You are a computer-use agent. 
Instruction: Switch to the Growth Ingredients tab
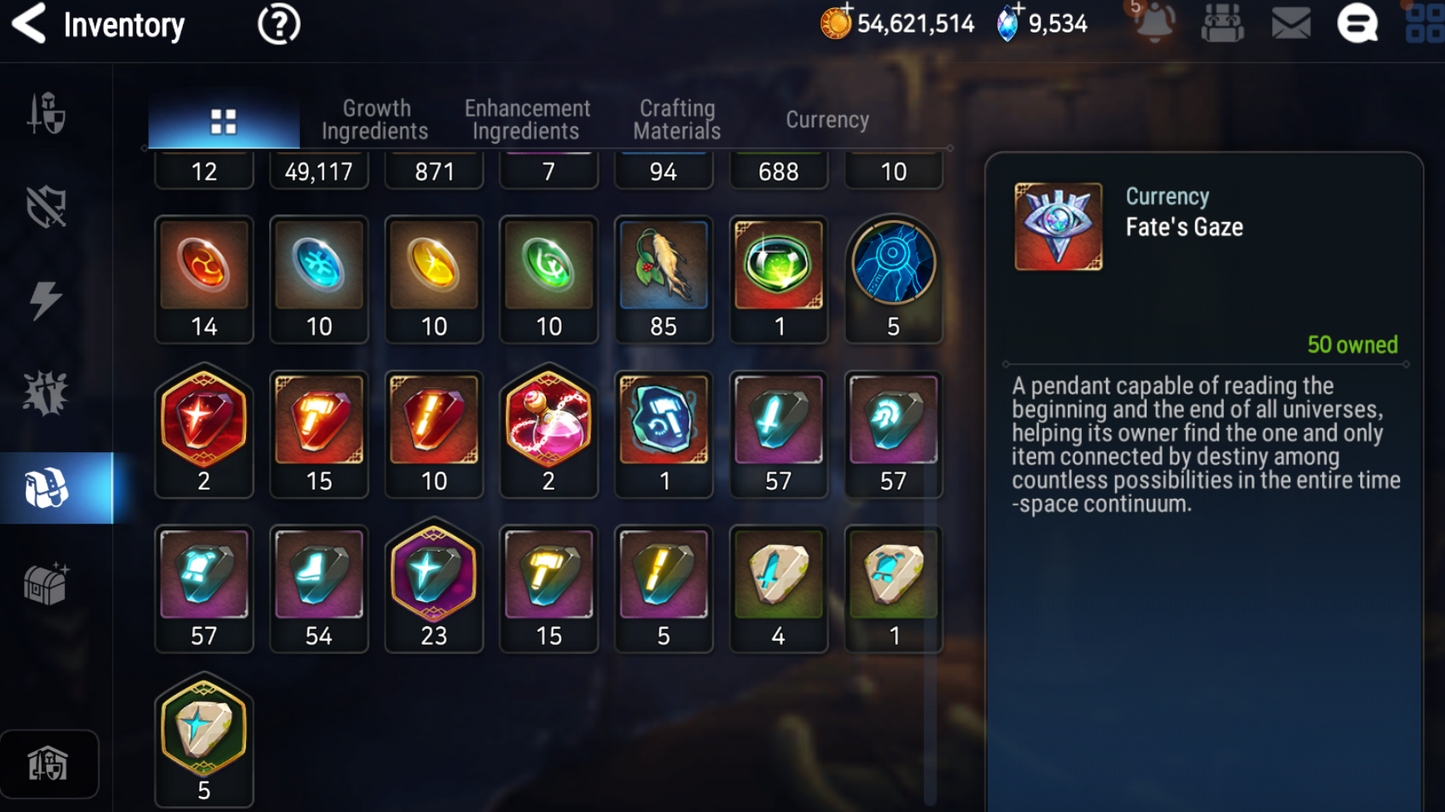pyautogui.click(x=375, y=120)
